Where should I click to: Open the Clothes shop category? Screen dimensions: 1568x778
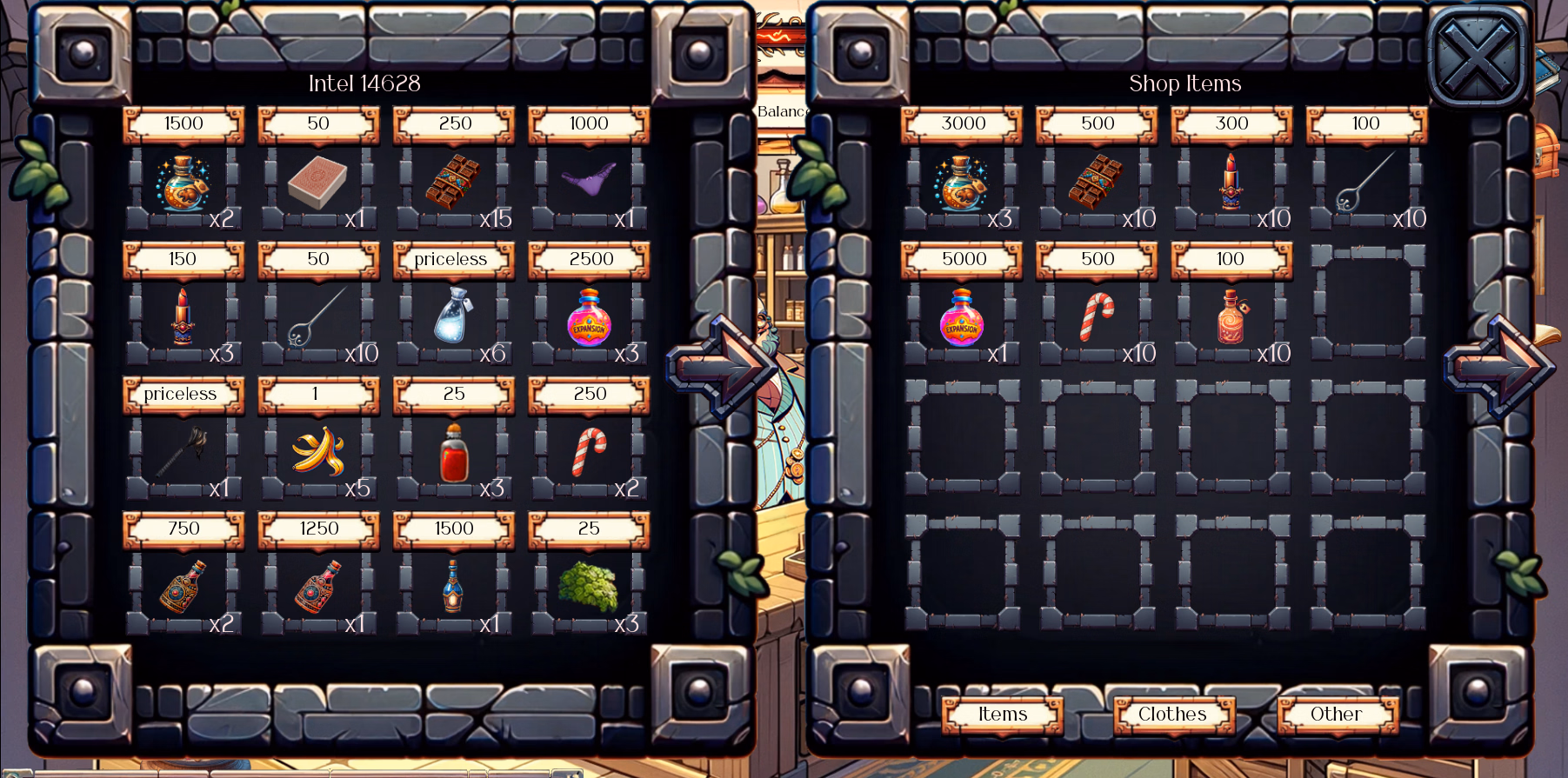point(1172,715)
